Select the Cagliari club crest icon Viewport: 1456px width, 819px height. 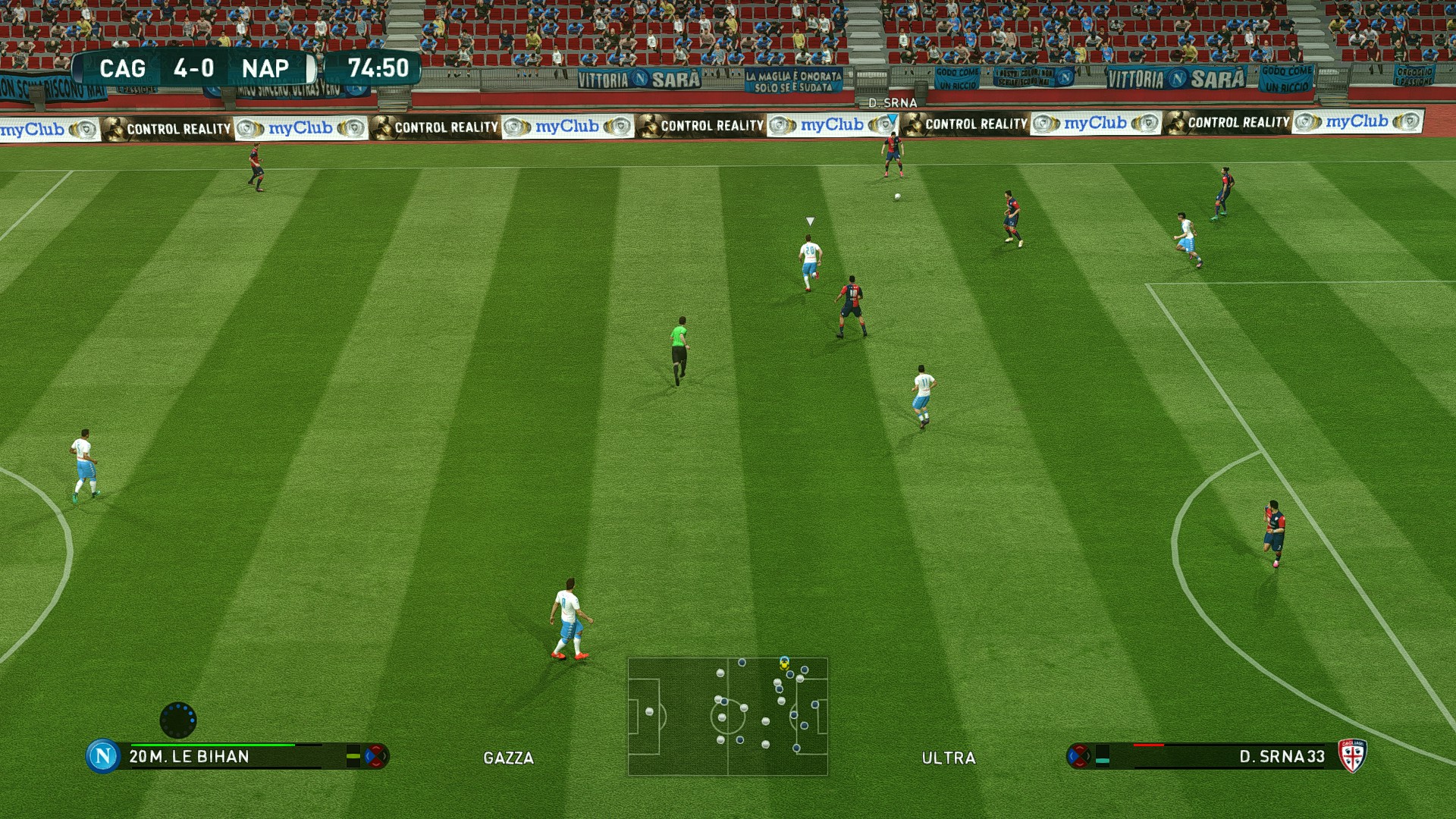tap(1351, 755)
